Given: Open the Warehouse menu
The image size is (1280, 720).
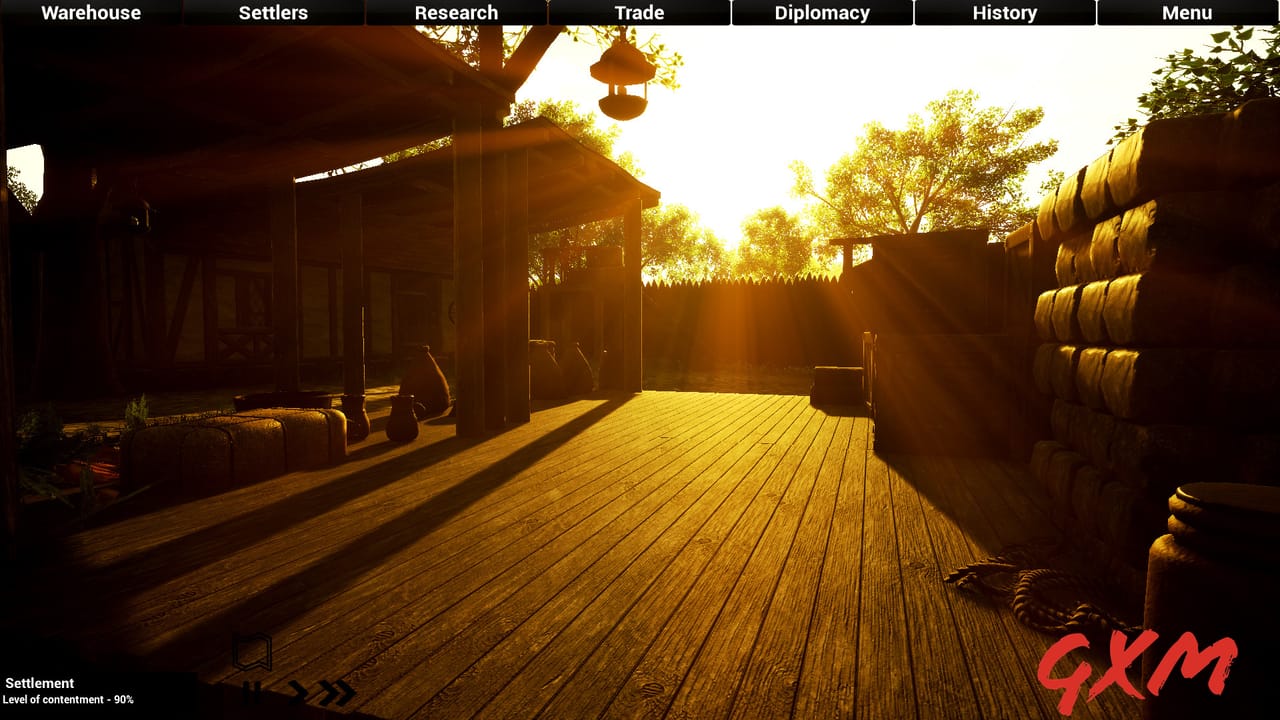Looking at the screenshot, I should coord(89,13).
